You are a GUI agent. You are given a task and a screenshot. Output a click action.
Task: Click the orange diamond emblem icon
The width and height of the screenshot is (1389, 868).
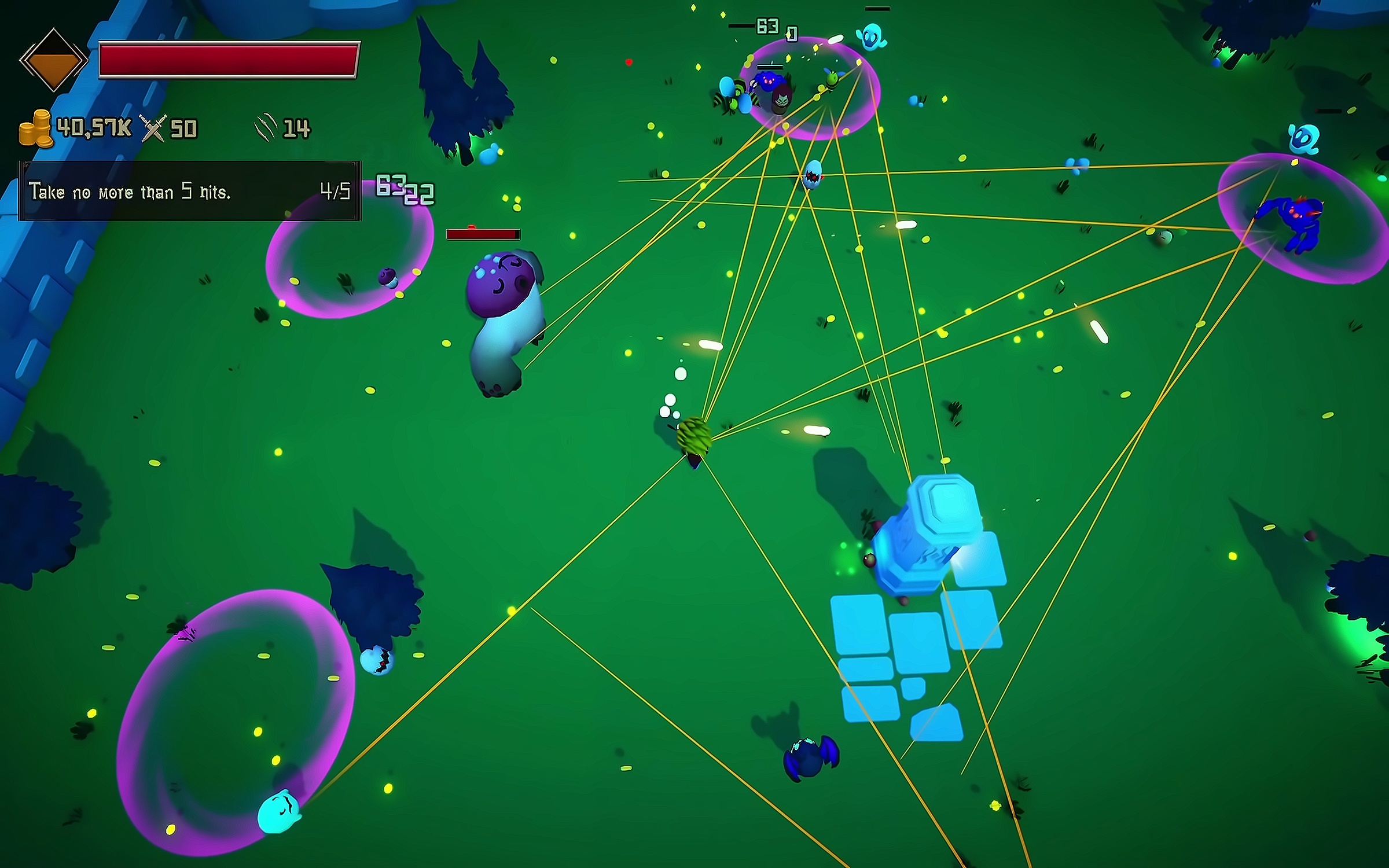tap(53, 60)
